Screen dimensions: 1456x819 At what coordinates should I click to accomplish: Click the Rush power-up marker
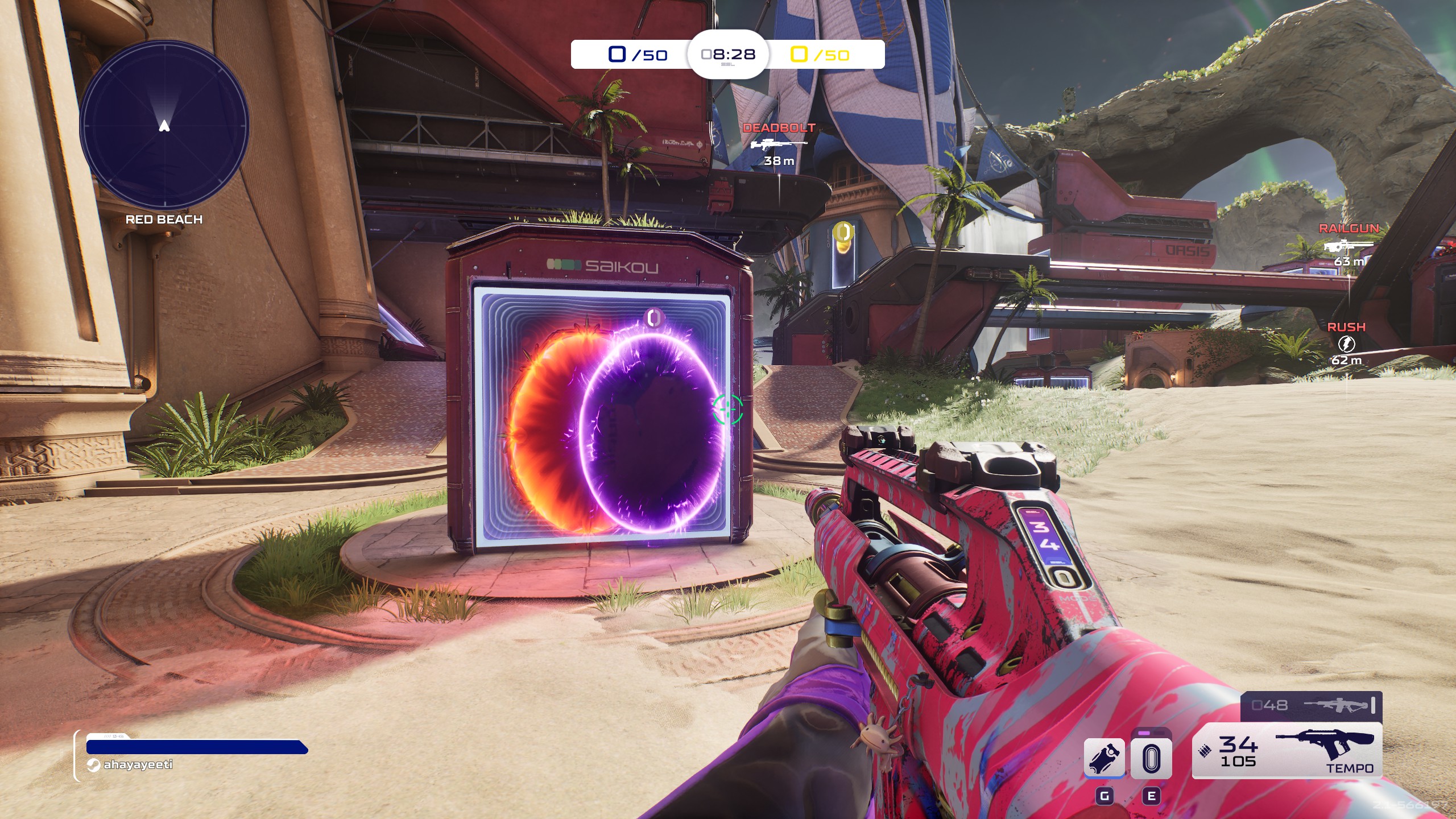[x=1346, y=344]
